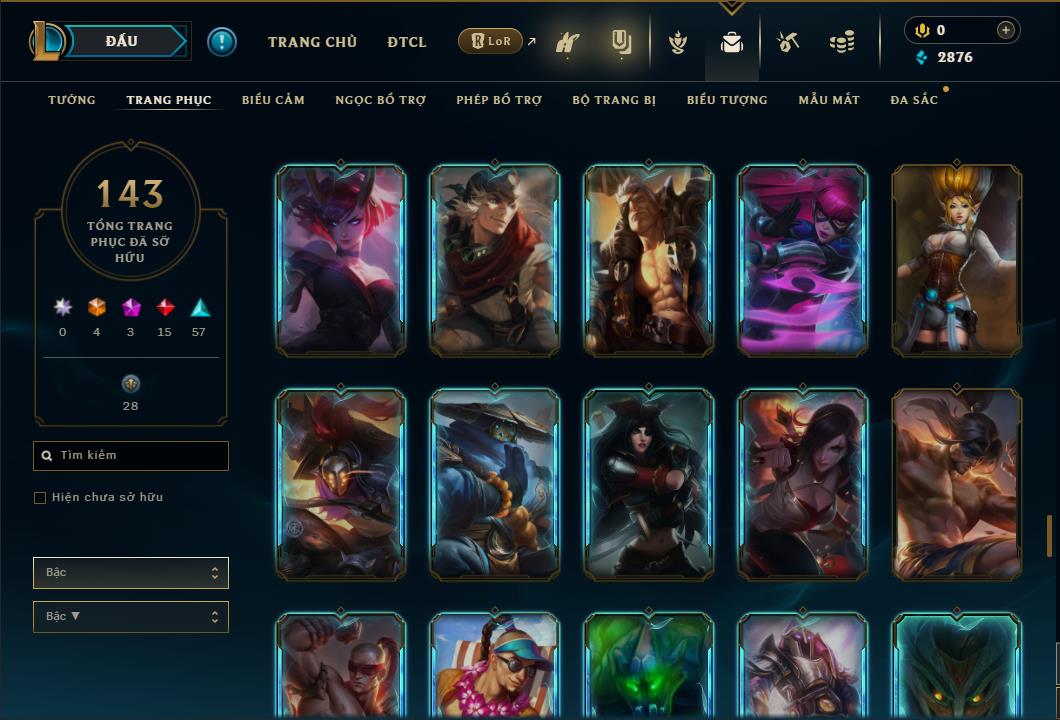
Task: Open the store coin stack icon
Action: [x=842, y=43]
